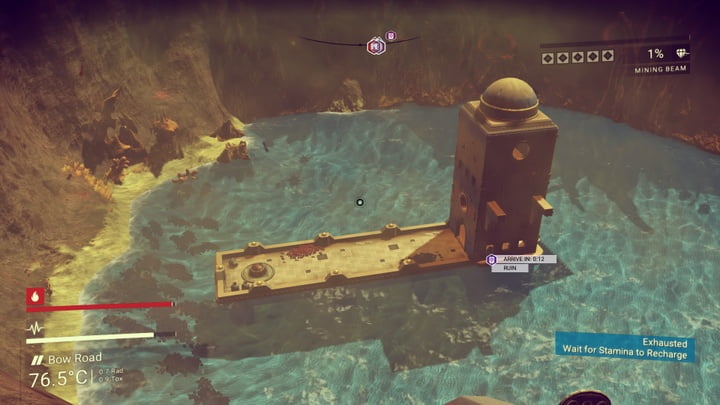This screenshot has width=720, height=405.
Task: Click the Ruin waypoint marker icon
Action: (491, 260)
